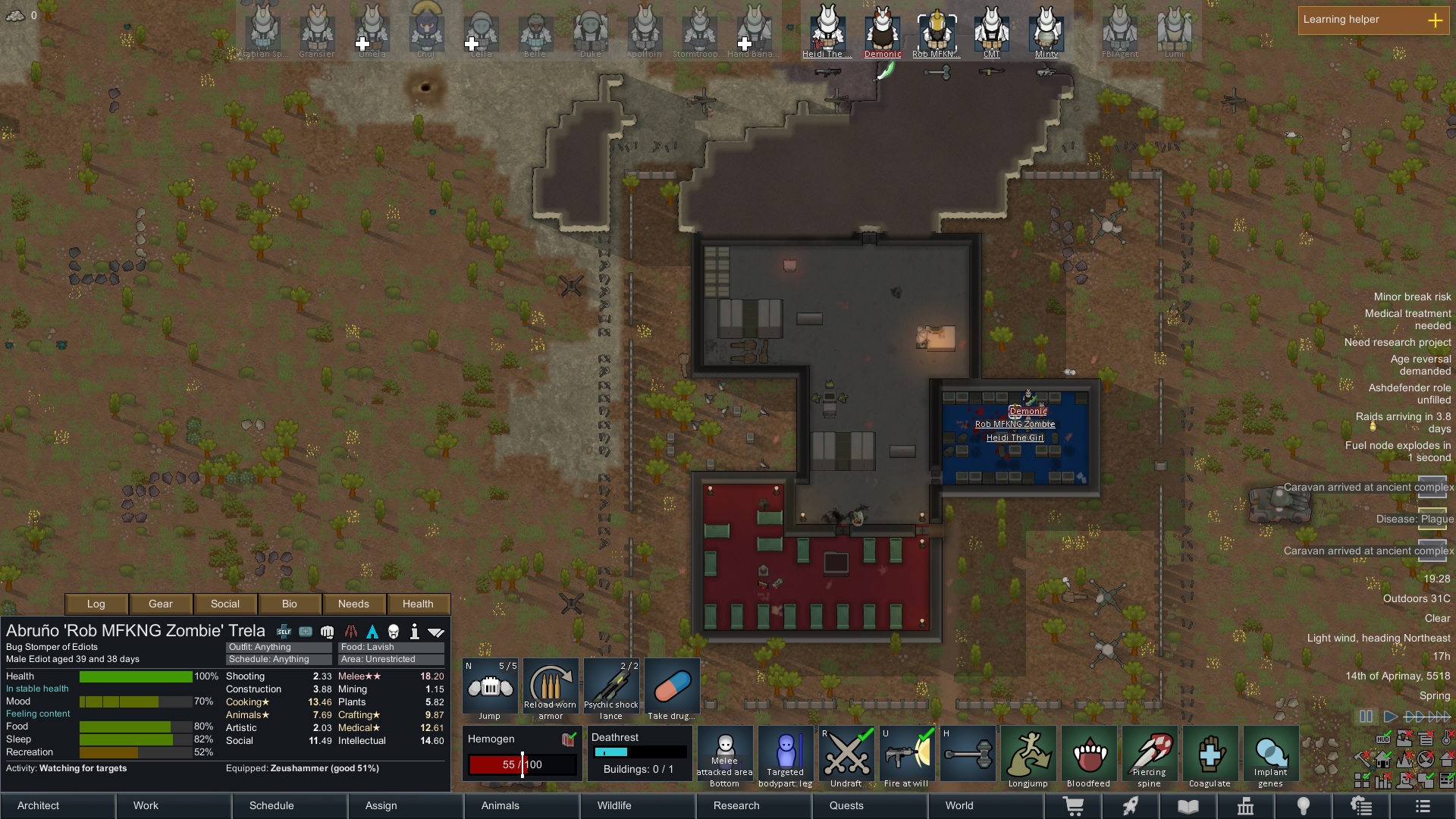The width and height of the screenshot is (1456, 819).
Task: Activate the Longjump ability
Action: pyautogui.click(x=1028, y=755)
